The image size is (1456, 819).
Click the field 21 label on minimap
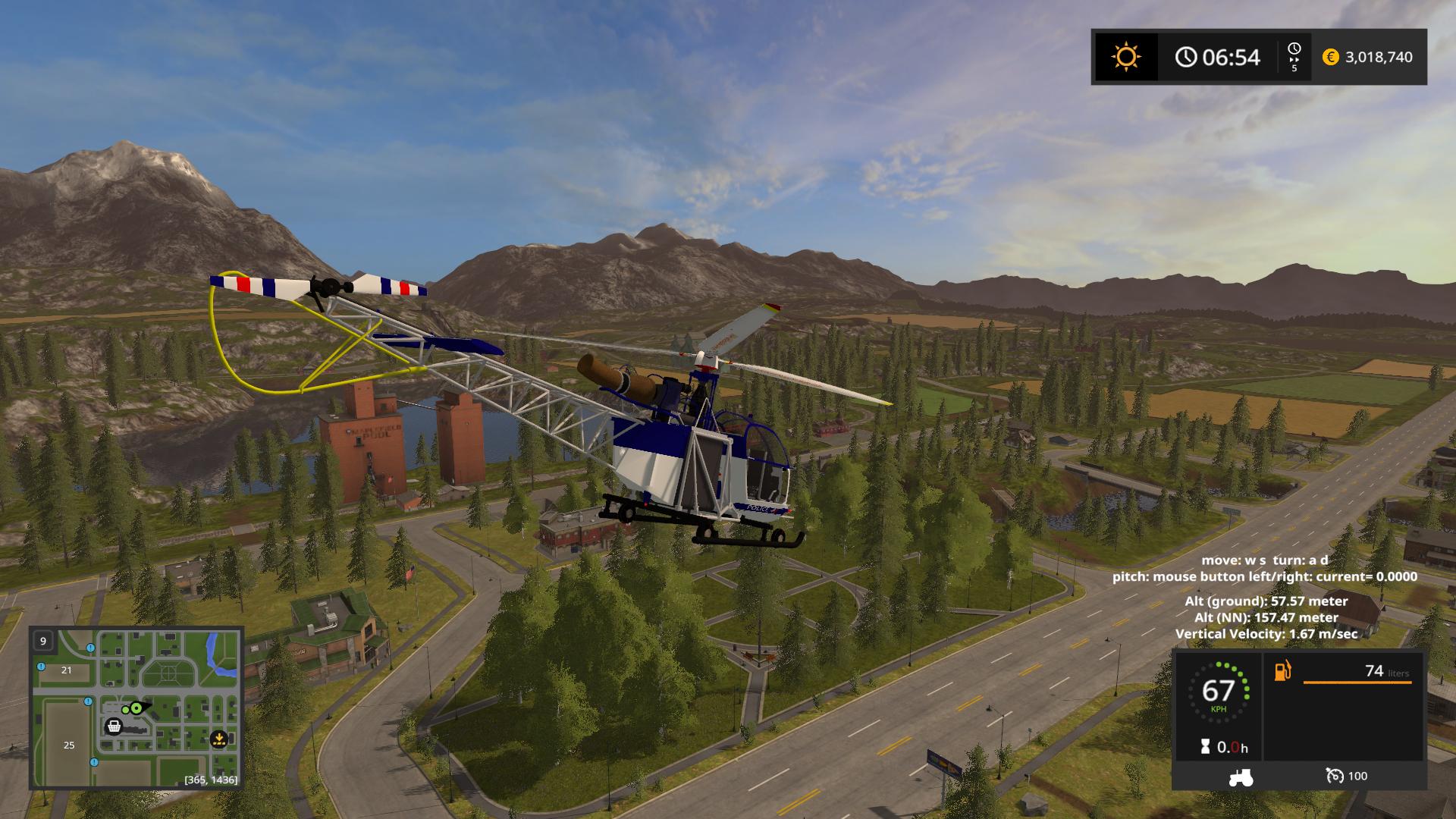[67, 670]
